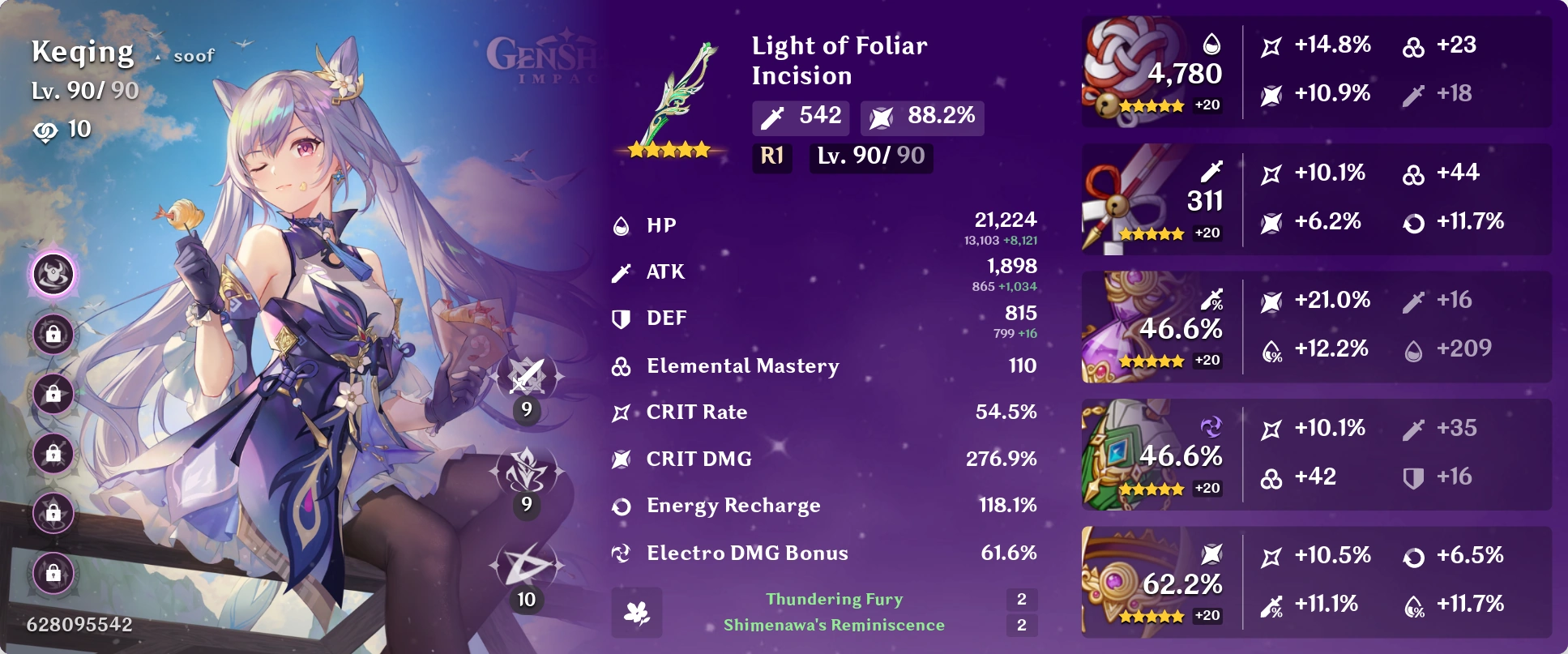This screenshot has width=1568, height=654.
Task: Click the HP droplet stat icon
Action: pos(621,225)
